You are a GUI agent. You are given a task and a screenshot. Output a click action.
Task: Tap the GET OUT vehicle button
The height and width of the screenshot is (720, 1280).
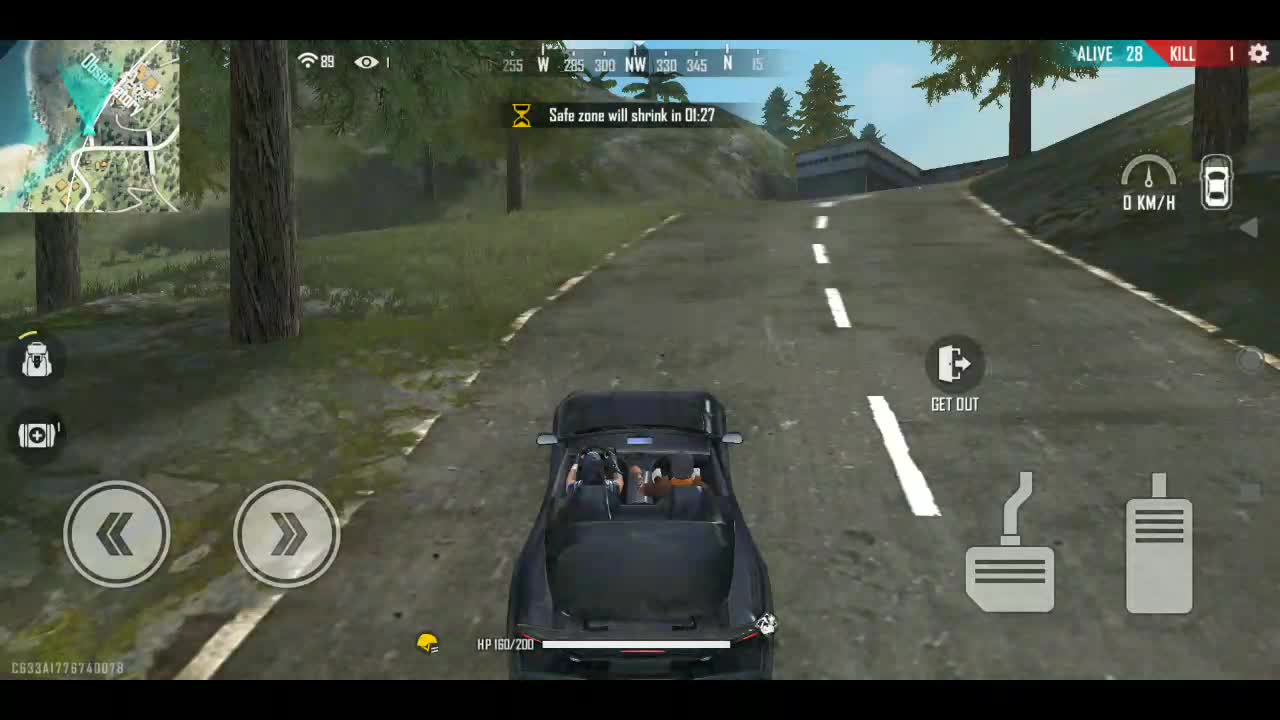(x=955, y=366)
